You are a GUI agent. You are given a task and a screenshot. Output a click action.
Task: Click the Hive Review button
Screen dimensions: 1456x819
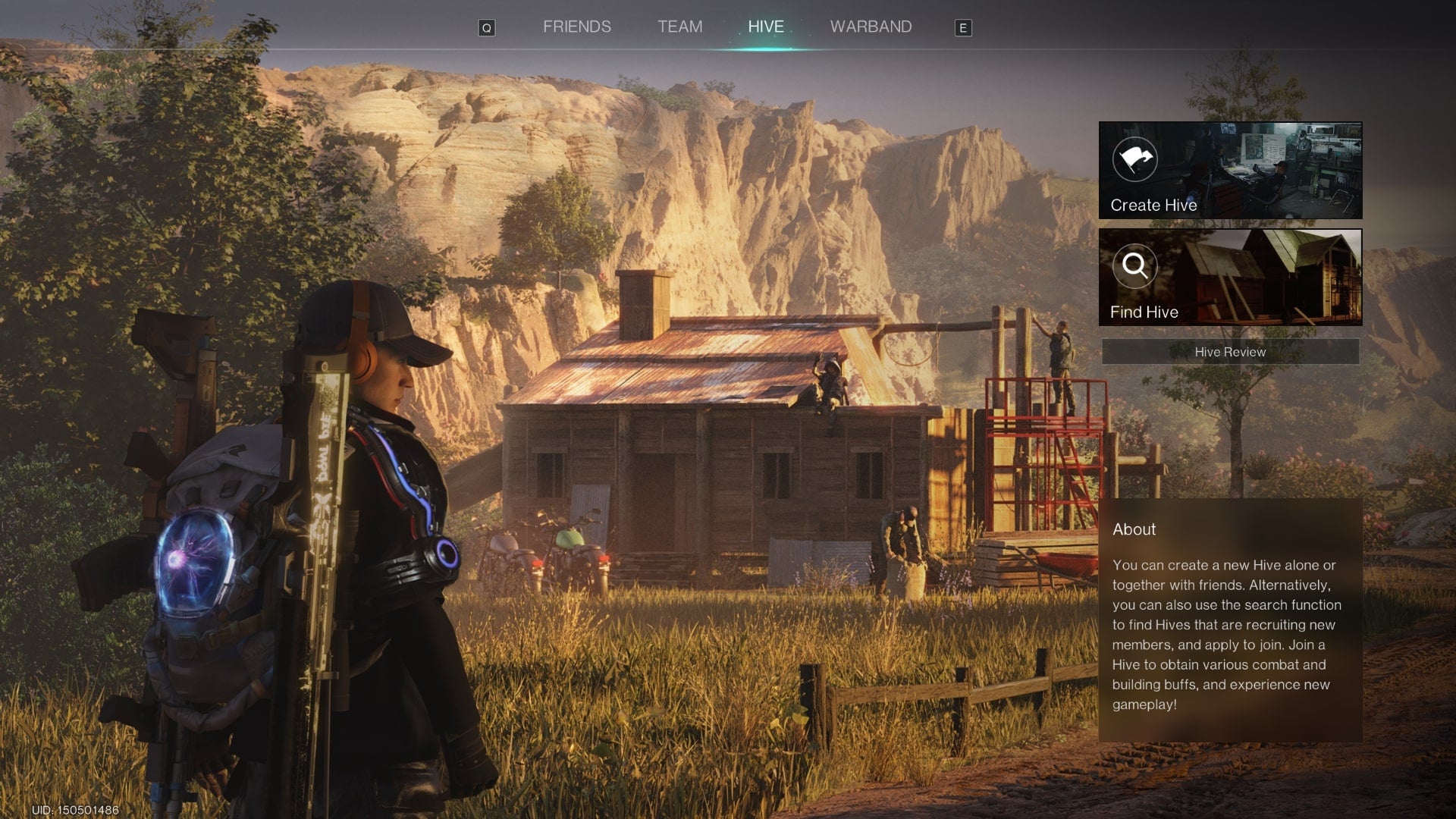1229,352
